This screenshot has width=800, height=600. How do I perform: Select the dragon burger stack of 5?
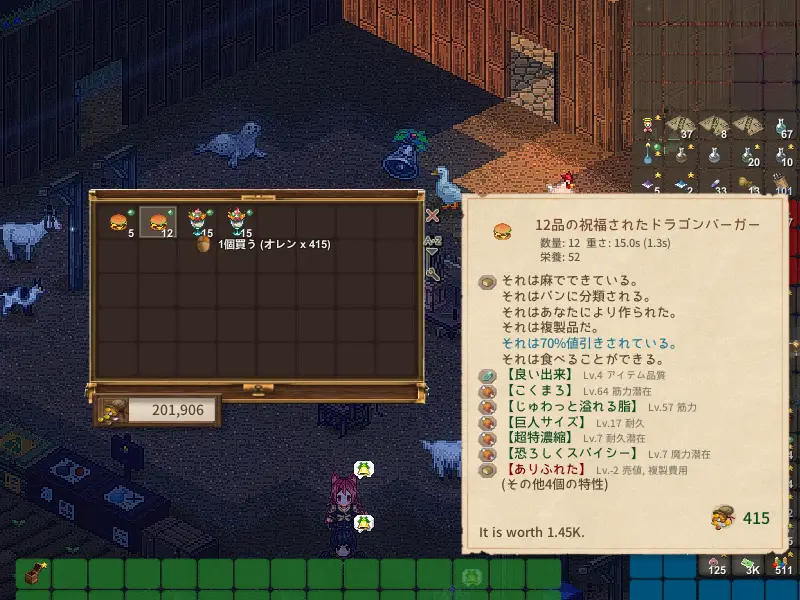point(119,223)
